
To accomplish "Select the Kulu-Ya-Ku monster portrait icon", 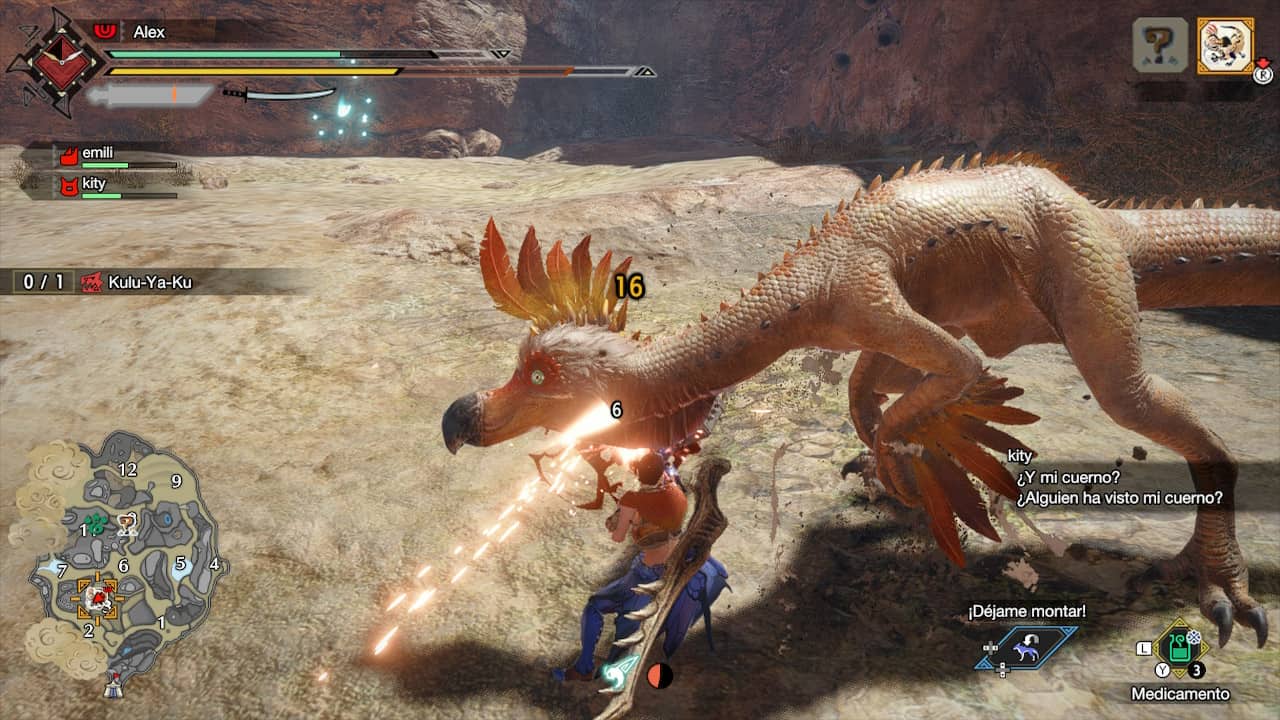I will (1226, 45).
